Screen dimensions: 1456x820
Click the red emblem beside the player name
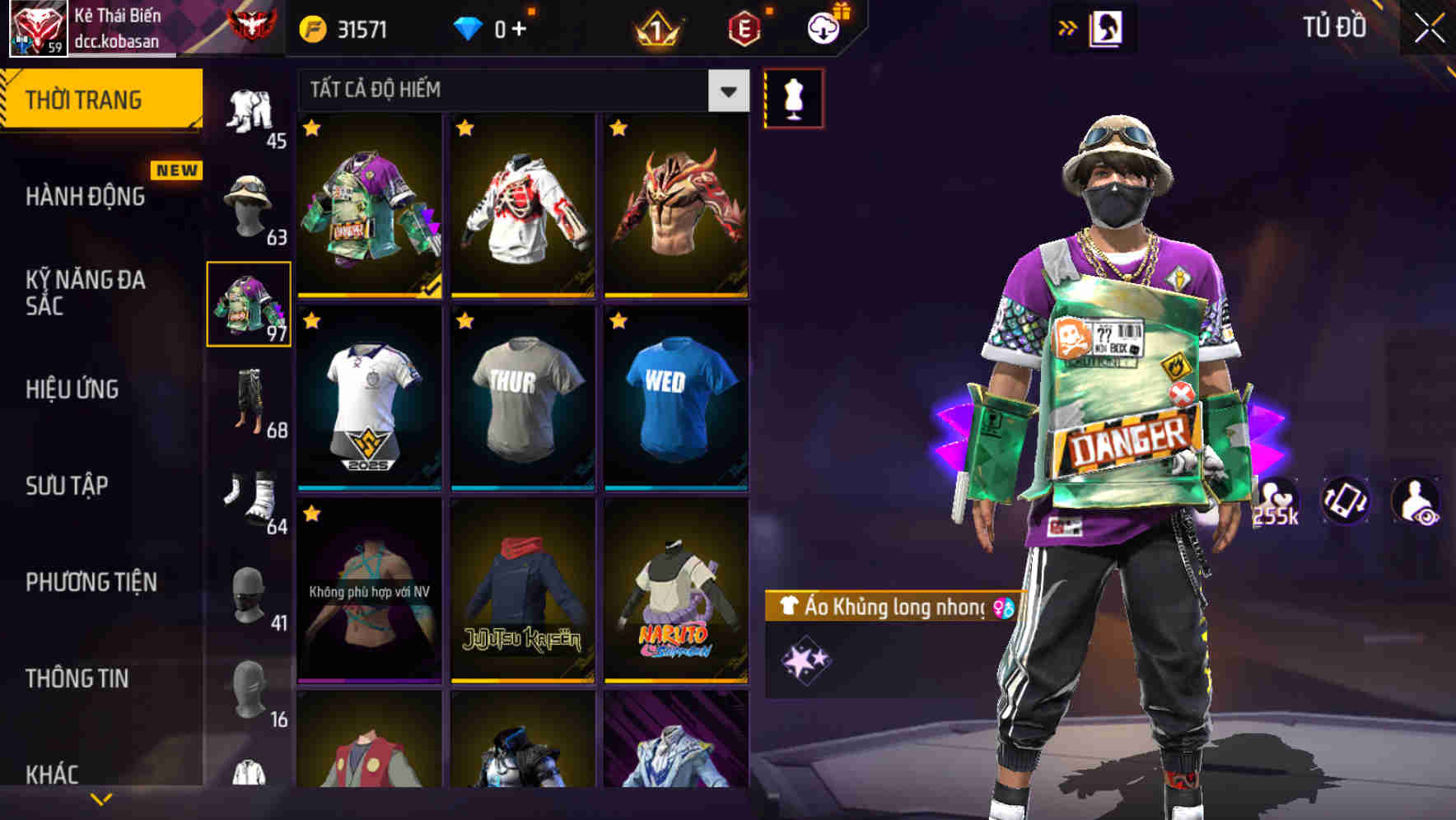point(250,22)
